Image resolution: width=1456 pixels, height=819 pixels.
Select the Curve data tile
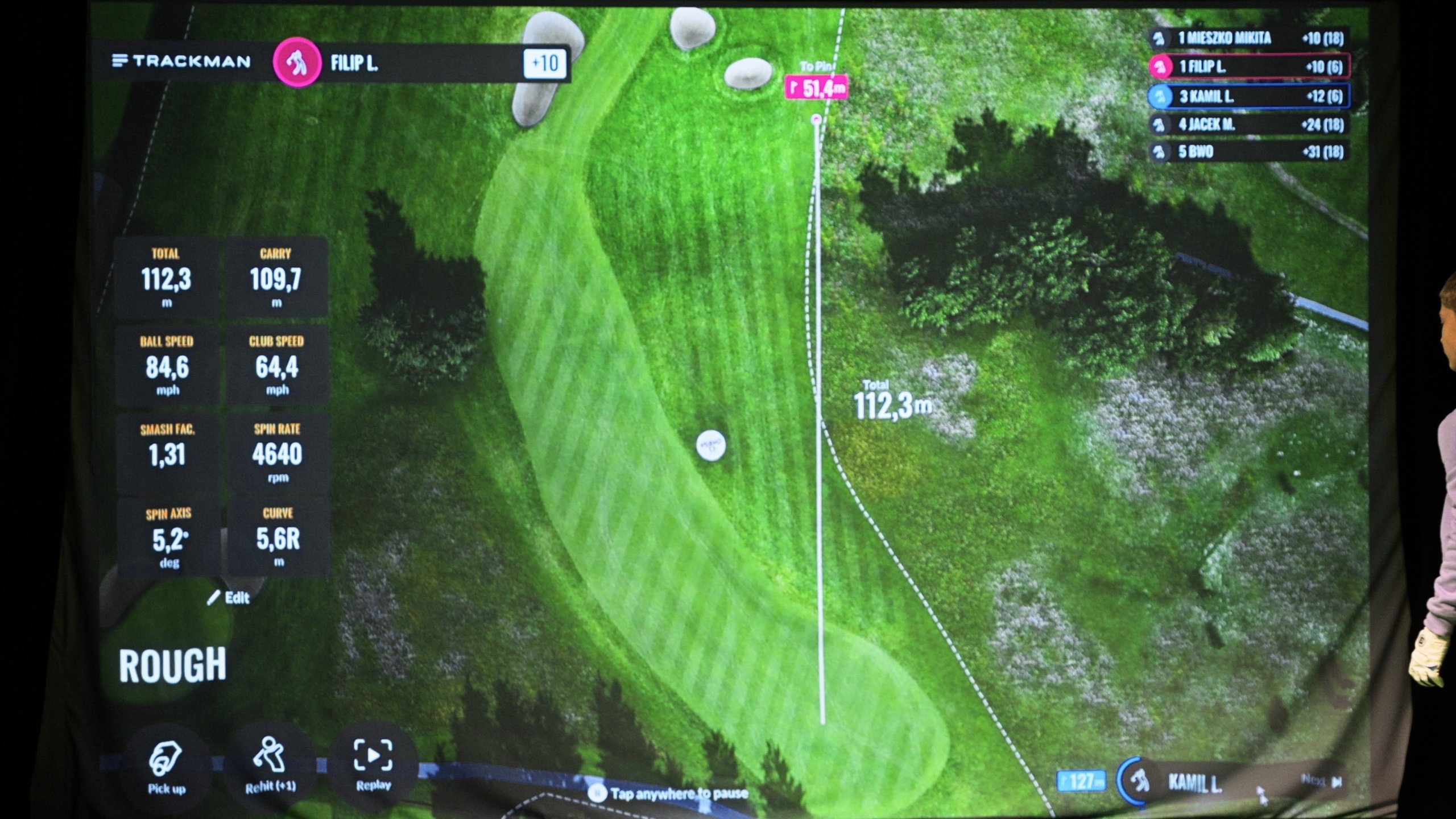coord(278,537)
